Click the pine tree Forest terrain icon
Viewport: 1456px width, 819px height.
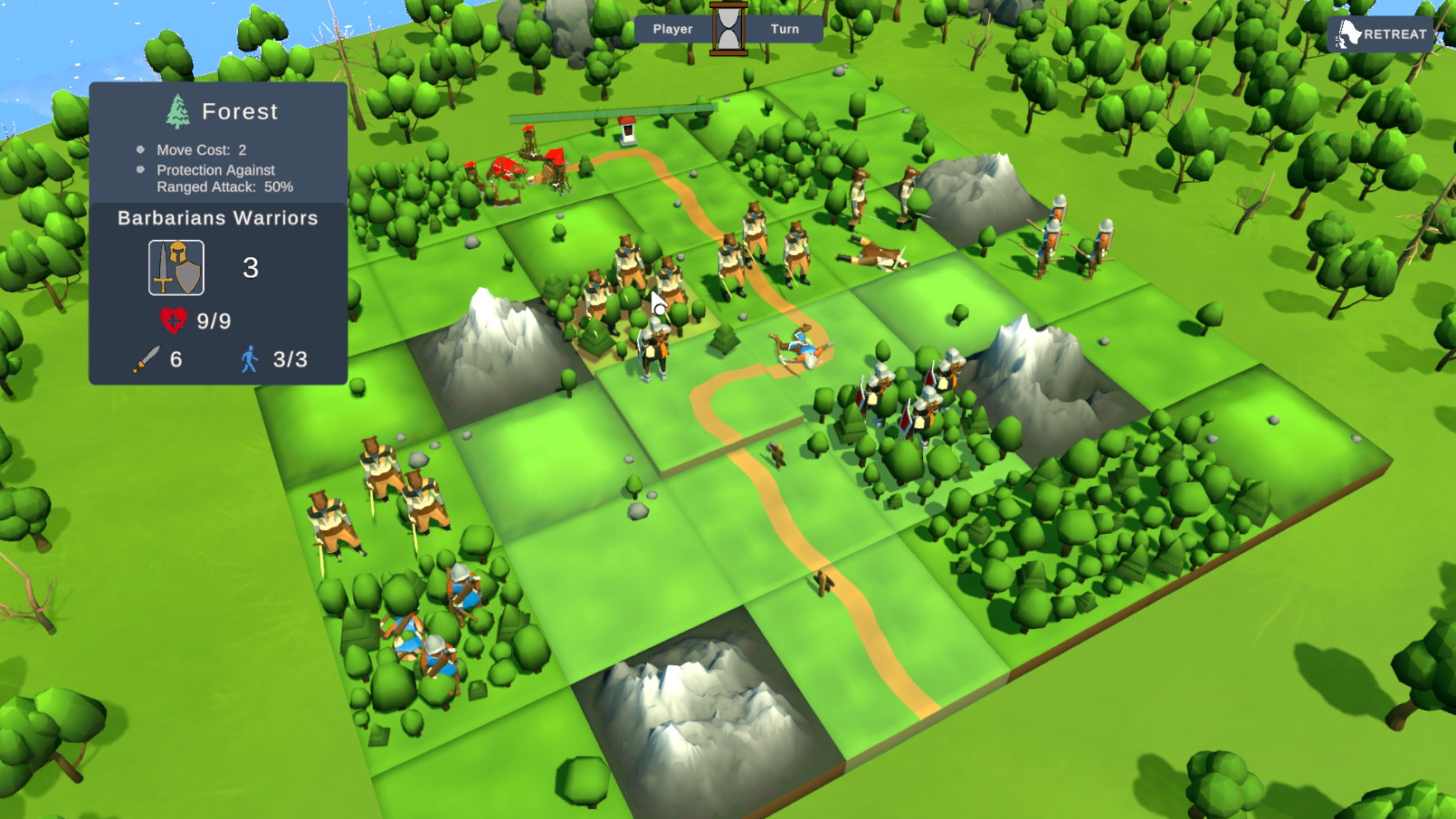[177, 110]
